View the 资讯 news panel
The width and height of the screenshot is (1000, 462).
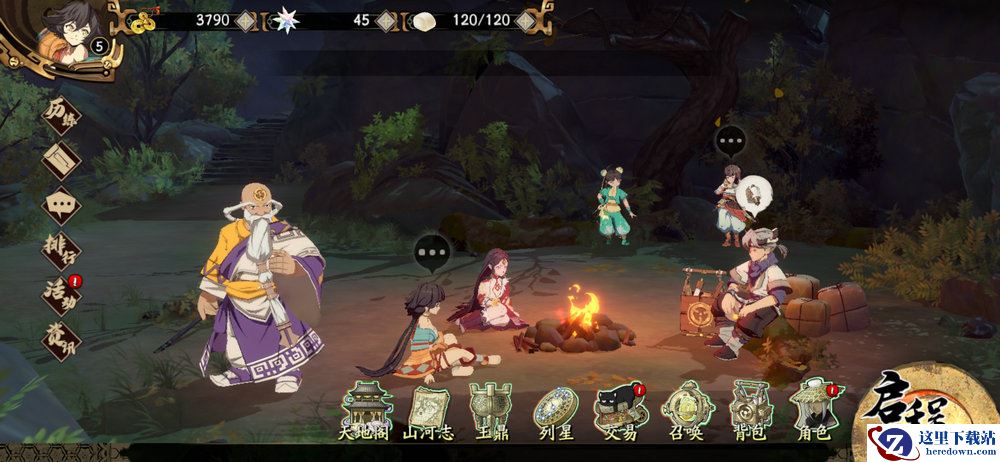click(x=61, y=341)
